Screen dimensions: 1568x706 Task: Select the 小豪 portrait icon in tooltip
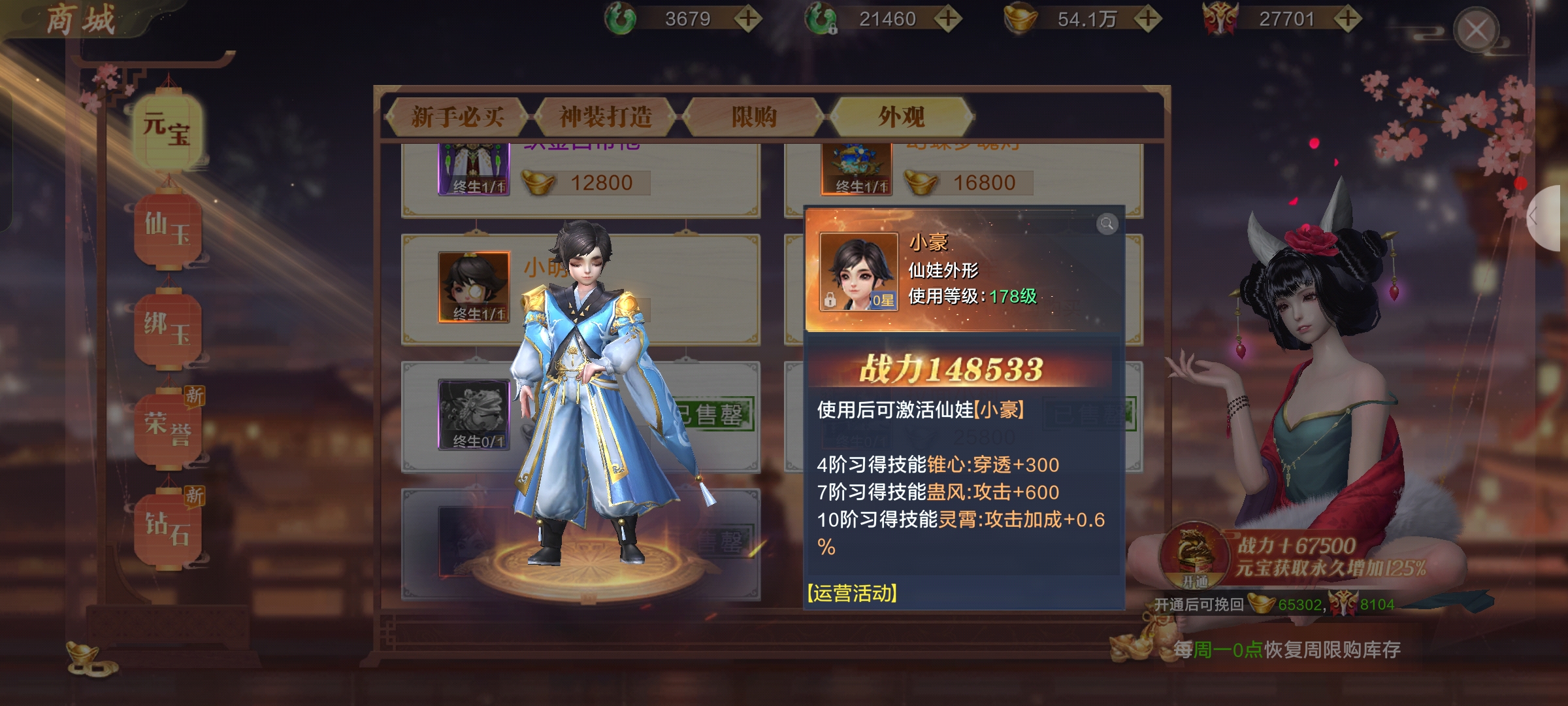tap(858, 271)
